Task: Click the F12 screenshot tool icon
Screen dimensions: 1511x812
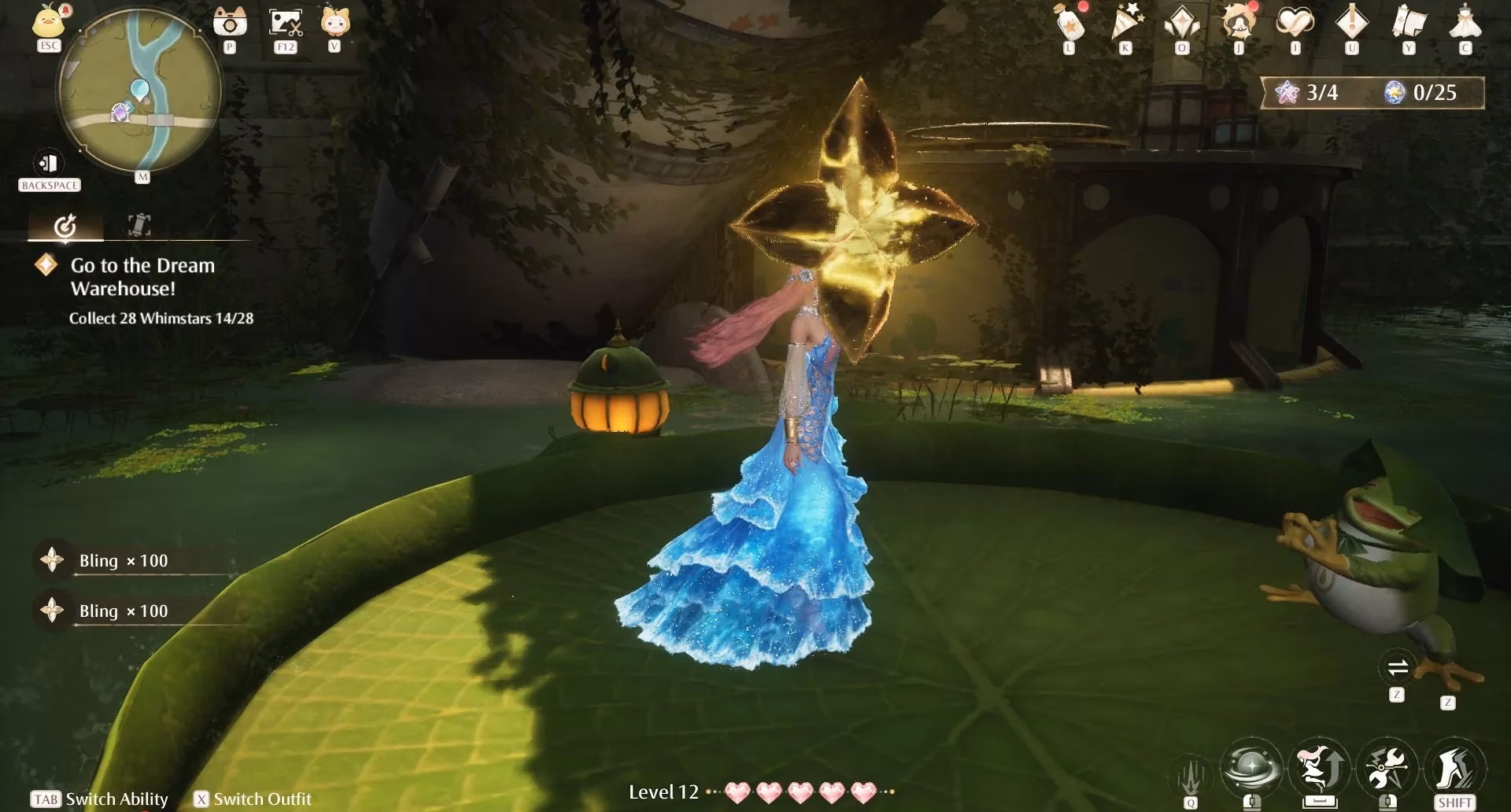Action: coord(285,22)
